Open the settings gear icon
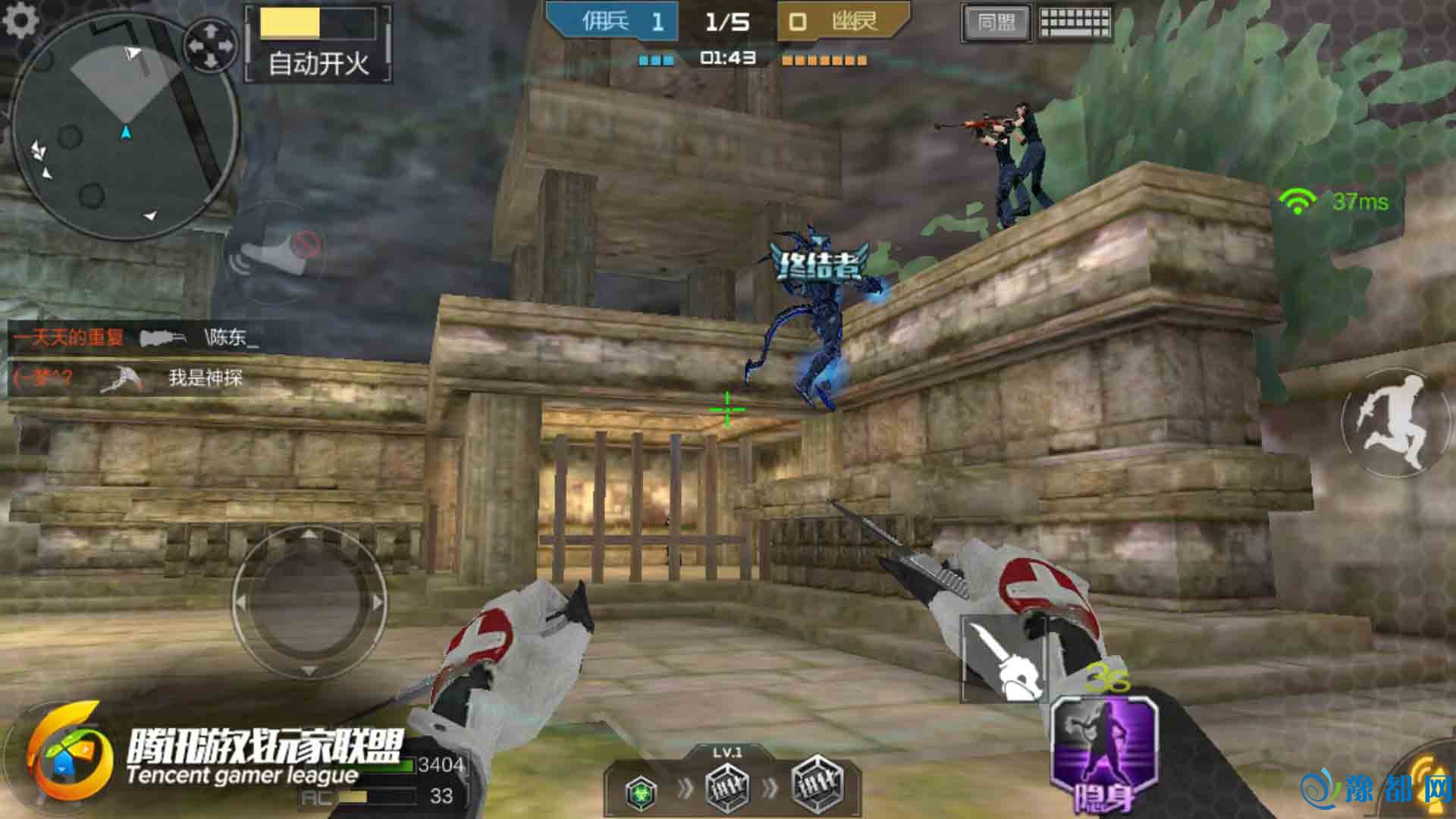The width and height of the screenshot is (1456, 819). click(x=20, y=20)
